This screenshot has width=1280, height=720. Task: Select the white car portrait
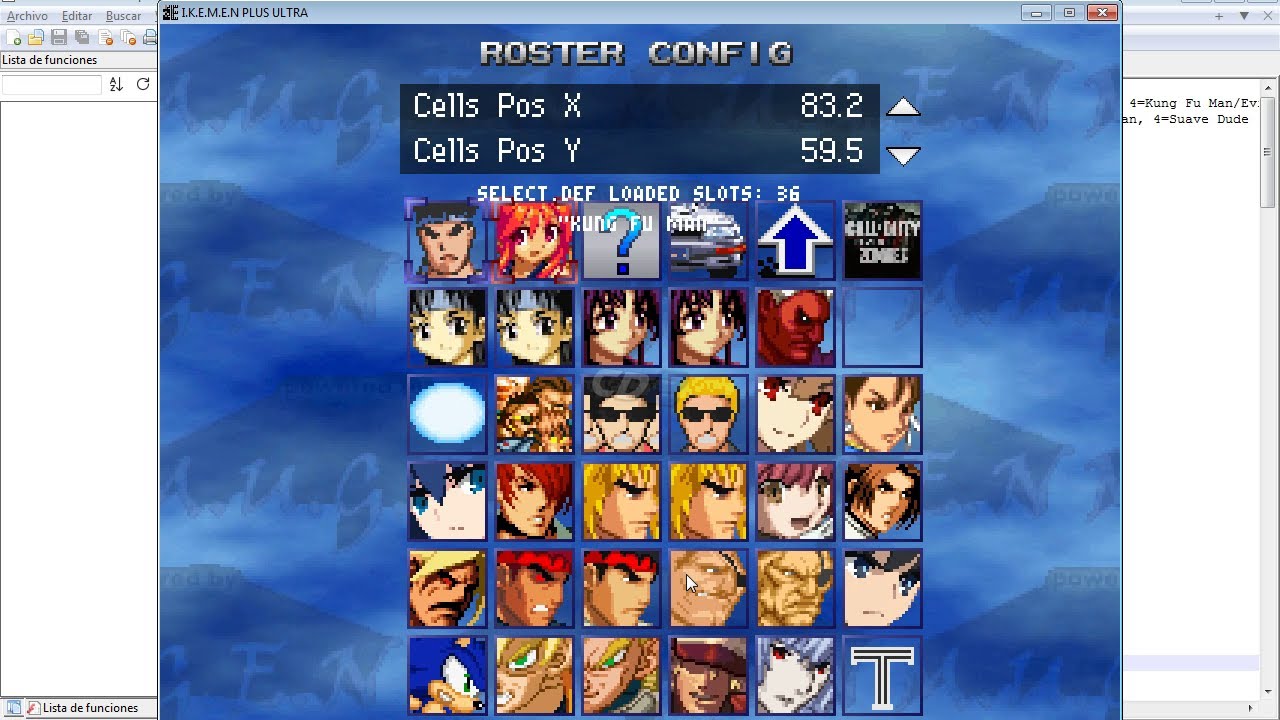pos(708,241)
